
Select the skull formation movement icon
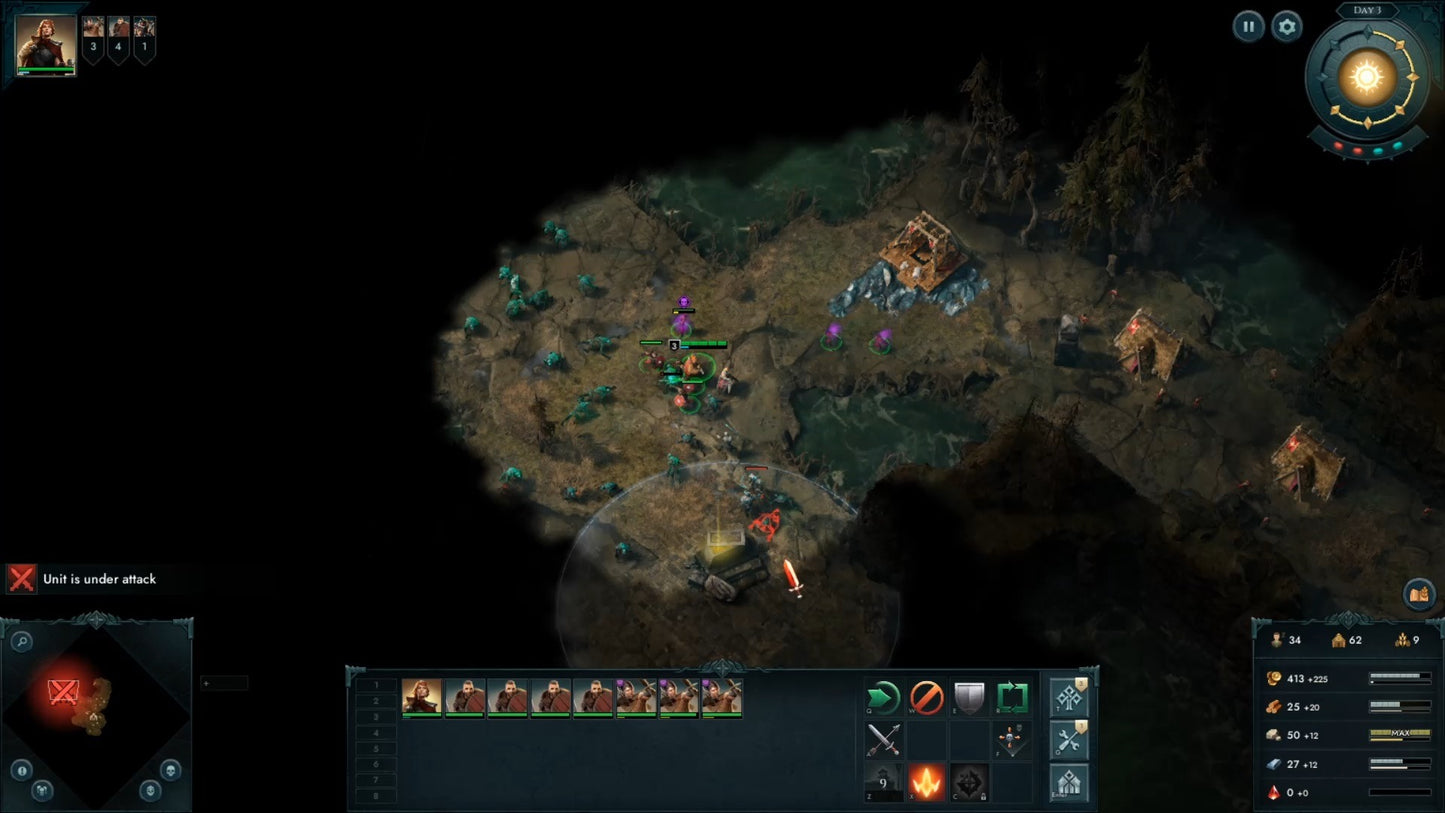pyautogui.click(x=1012, y=739)
